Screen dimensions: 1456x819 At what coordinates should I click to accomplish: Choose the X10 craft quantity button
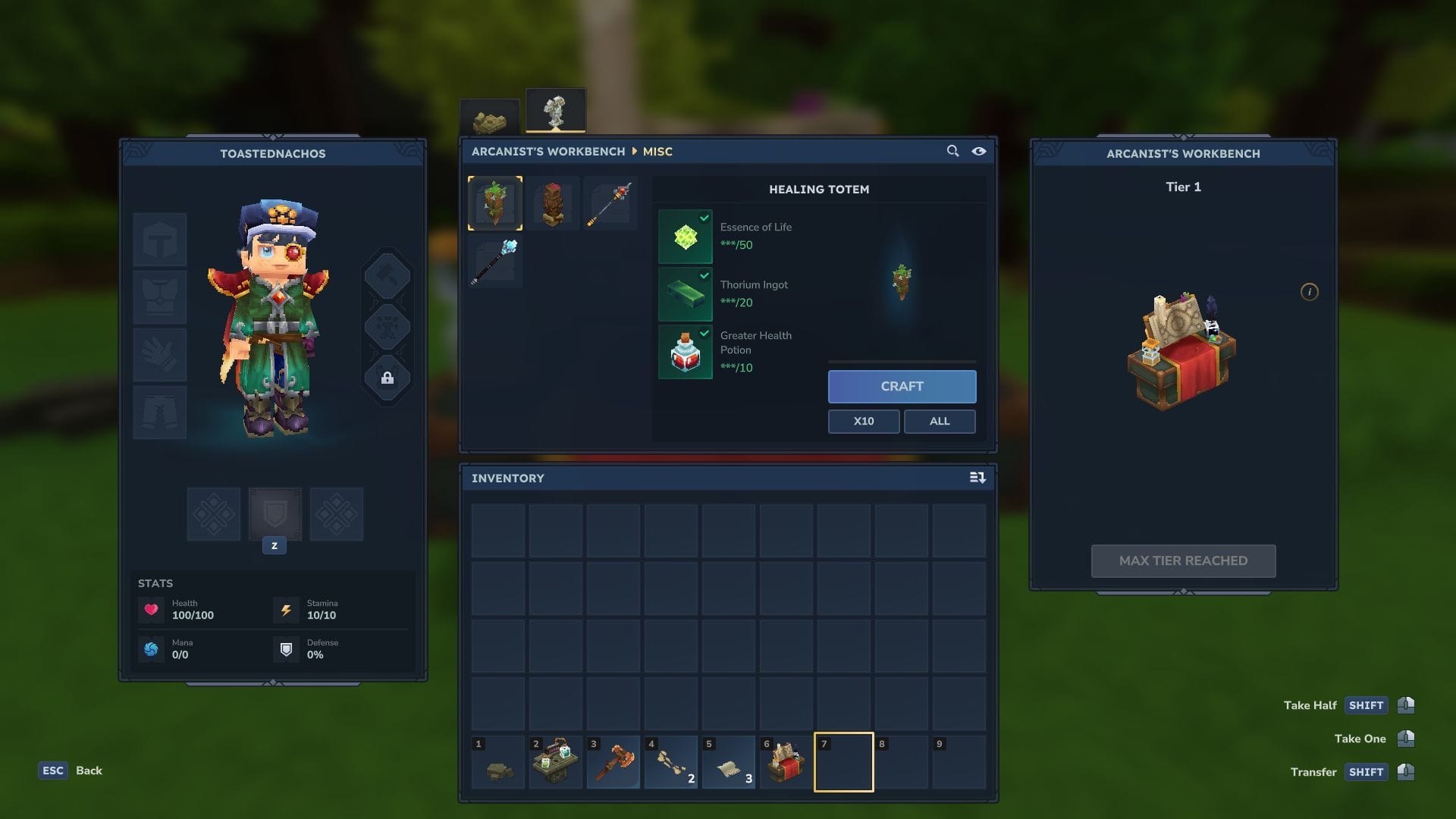click(x=863, y=421)
